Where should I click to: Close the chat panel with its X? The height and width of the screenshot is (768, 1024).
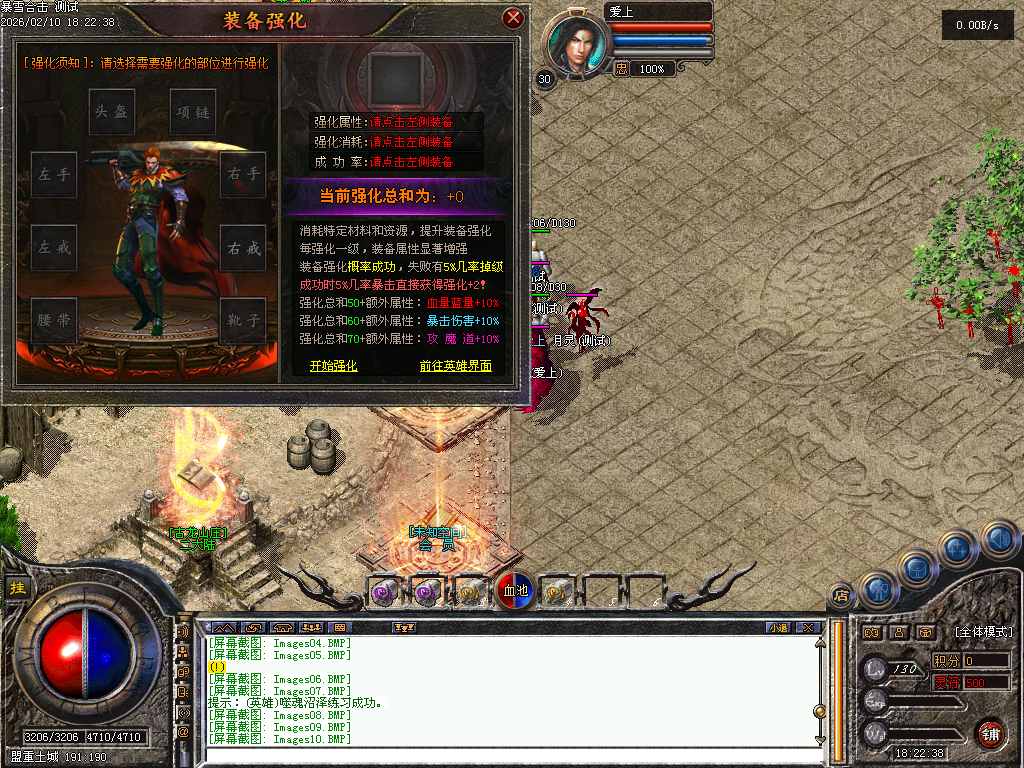point(809,628)
